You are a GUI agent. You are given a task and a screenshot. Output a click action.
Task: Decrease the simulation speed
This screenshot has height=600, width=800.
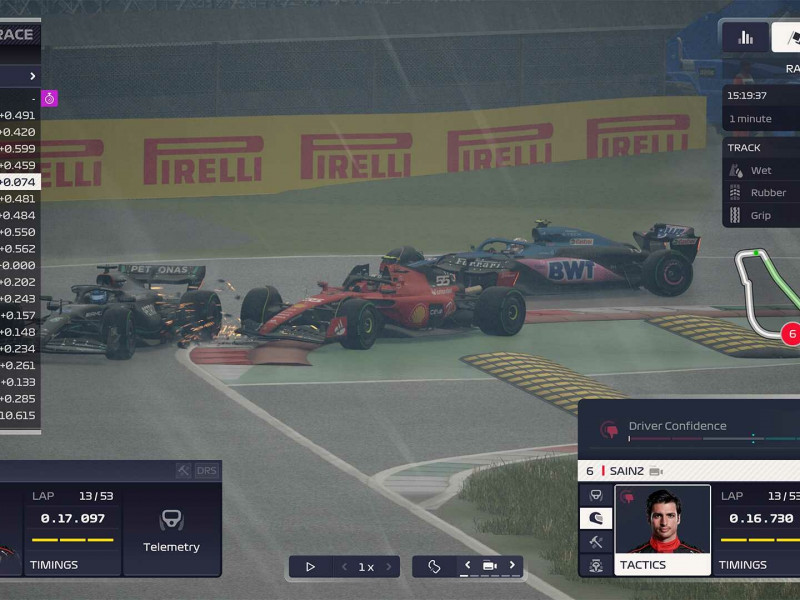(x=345, y=567)
